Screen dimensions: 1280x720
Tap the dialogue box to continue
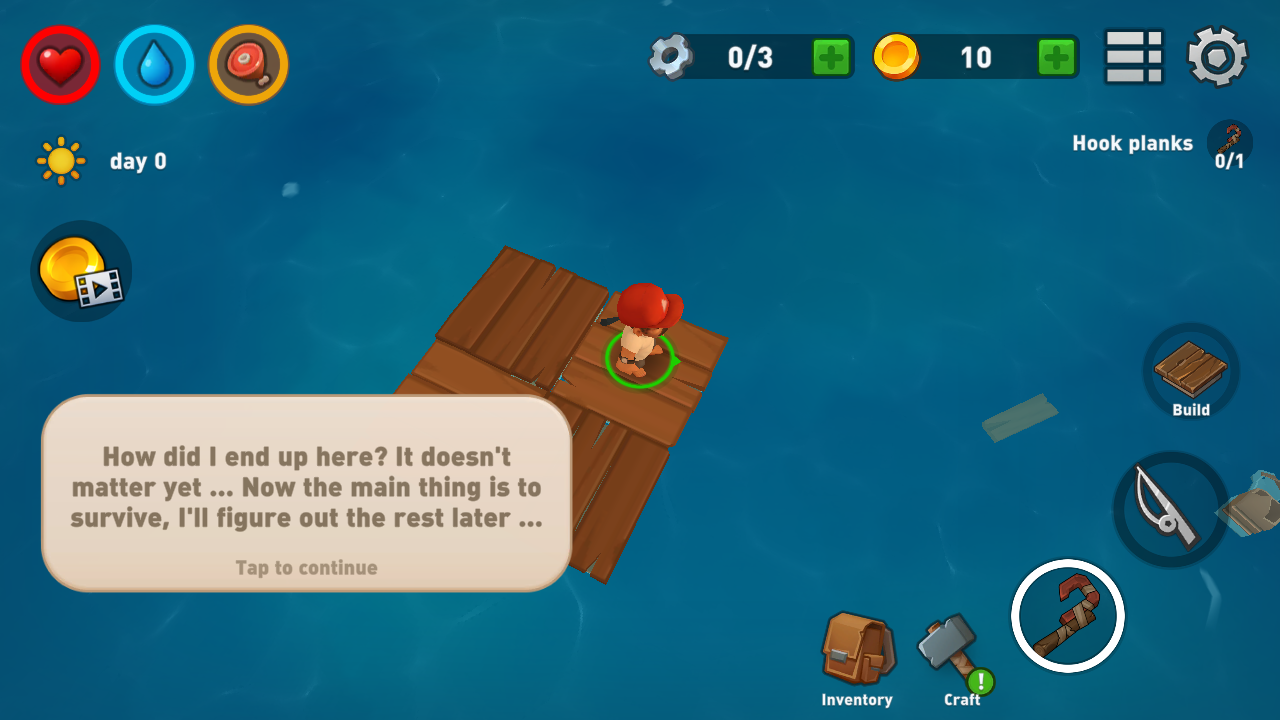(x=306, y=492)
